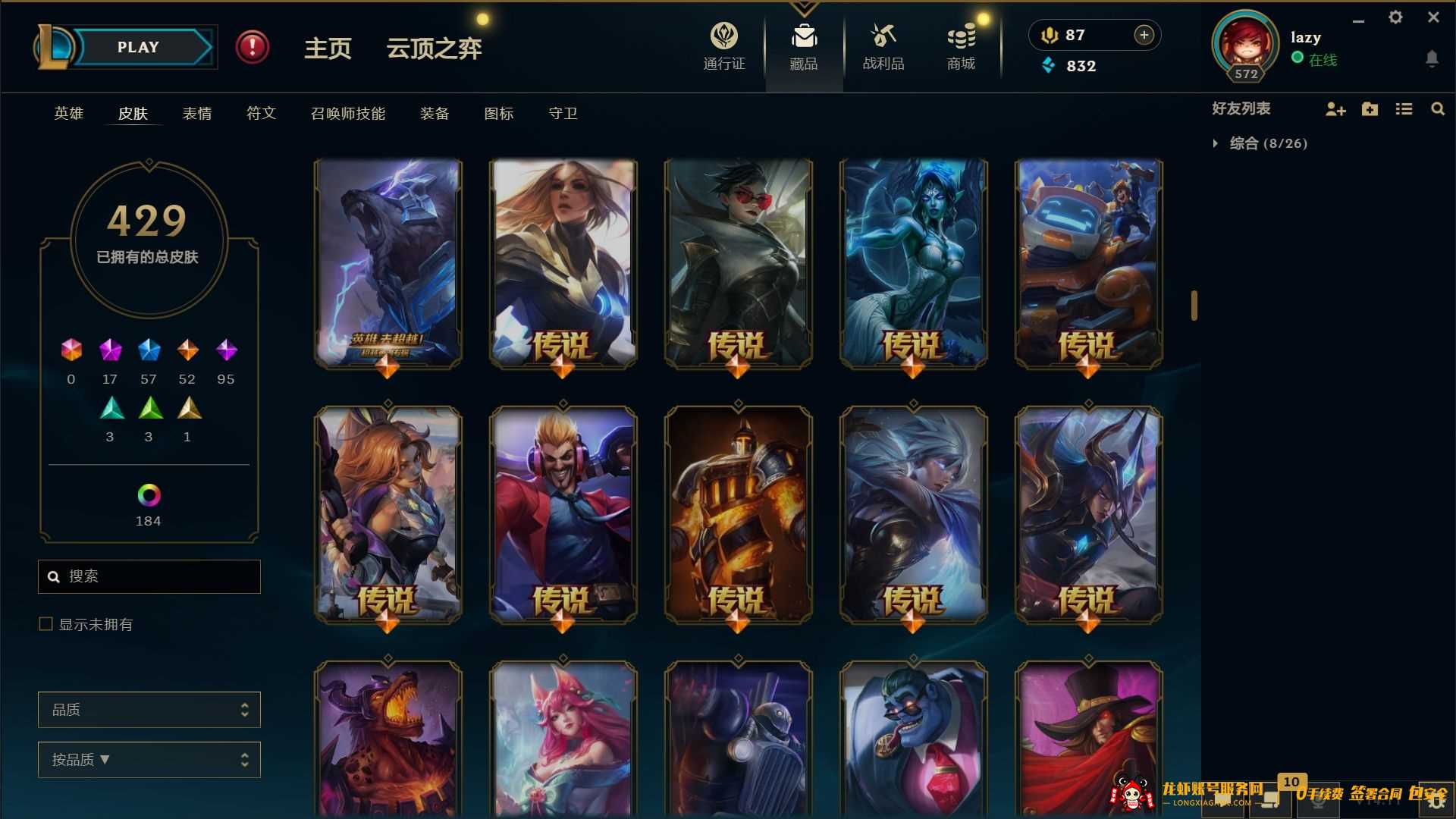Open the friend list search icon
Image resolution: width=1456 pixels, height=819 pixels.
[x=1438, y=109]
